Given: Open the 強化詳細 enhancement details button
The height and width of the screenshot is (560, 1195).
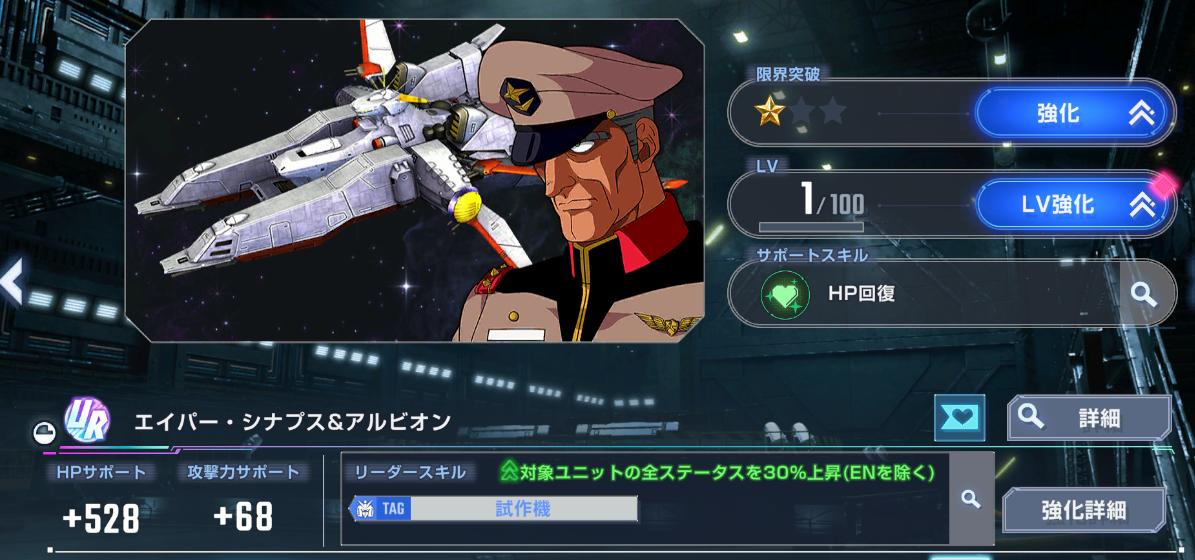Looking at the screenshot, I should (1084, 510).
